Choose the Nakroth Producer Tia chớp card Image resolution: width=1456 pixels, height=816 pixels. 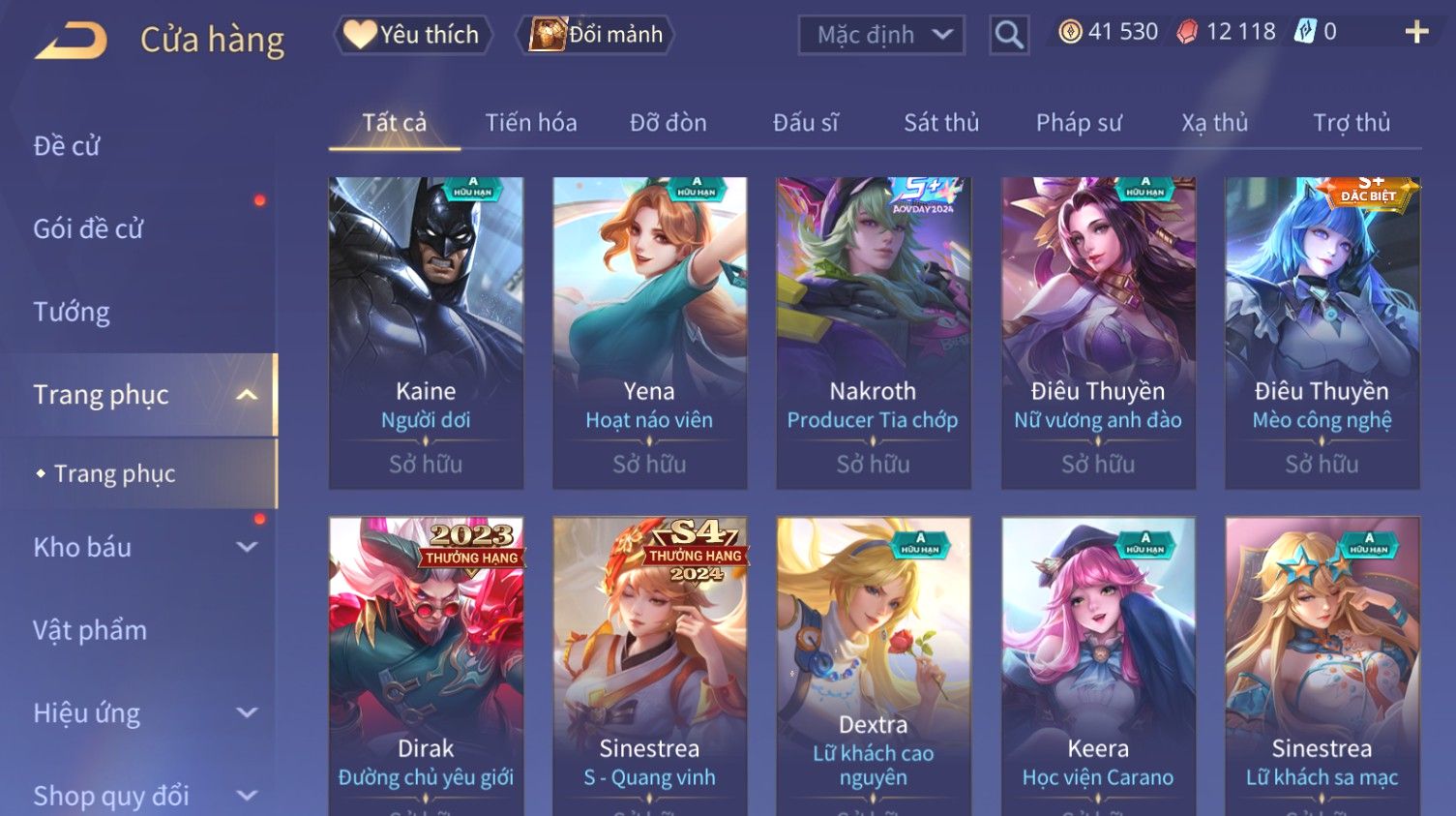873,332
